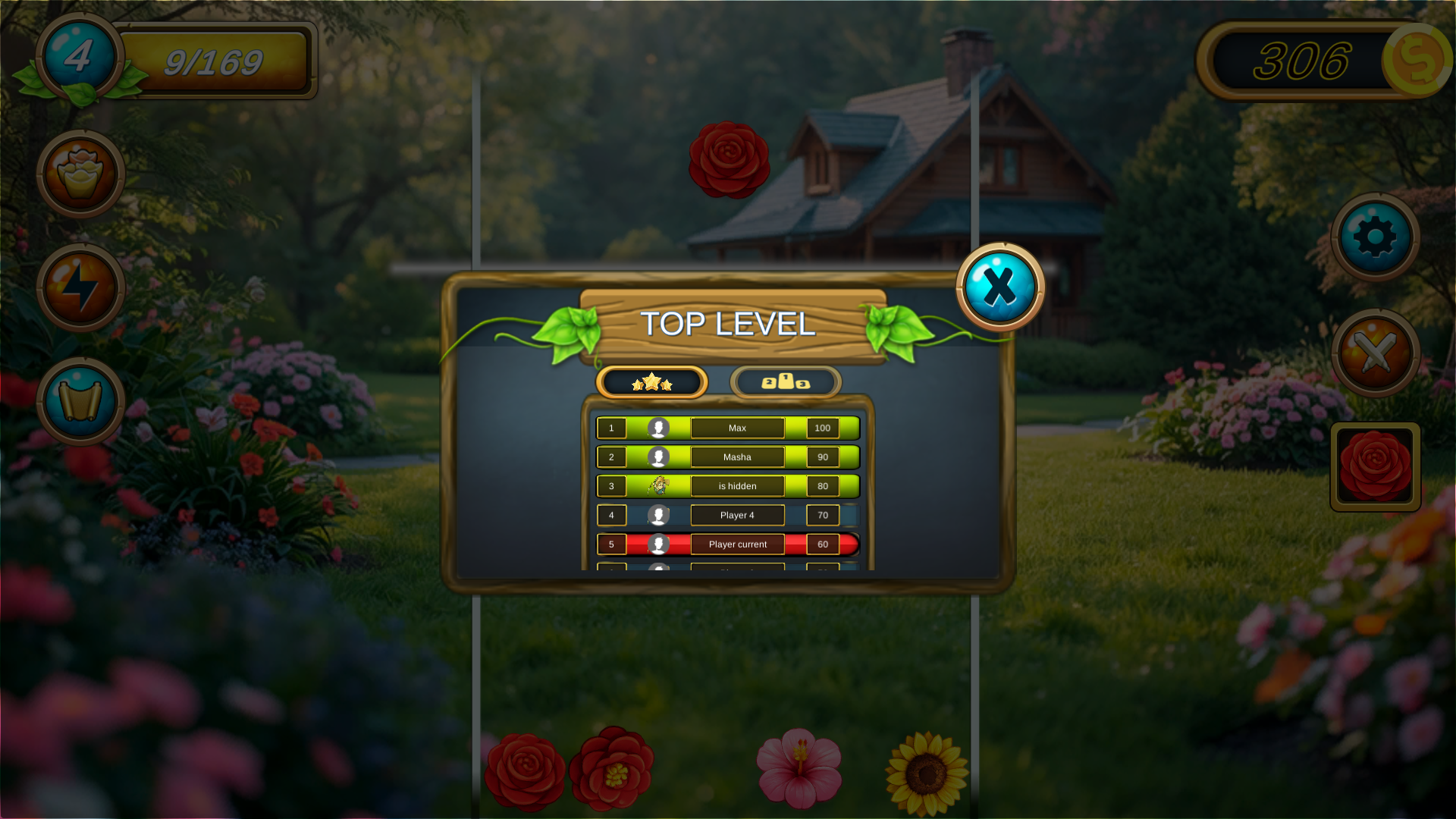Image resolution: width=1456 pixels, height=819 pixels.
Task: Click the avatar of hidden player in rank 3
Action: [x=659, y=485]
